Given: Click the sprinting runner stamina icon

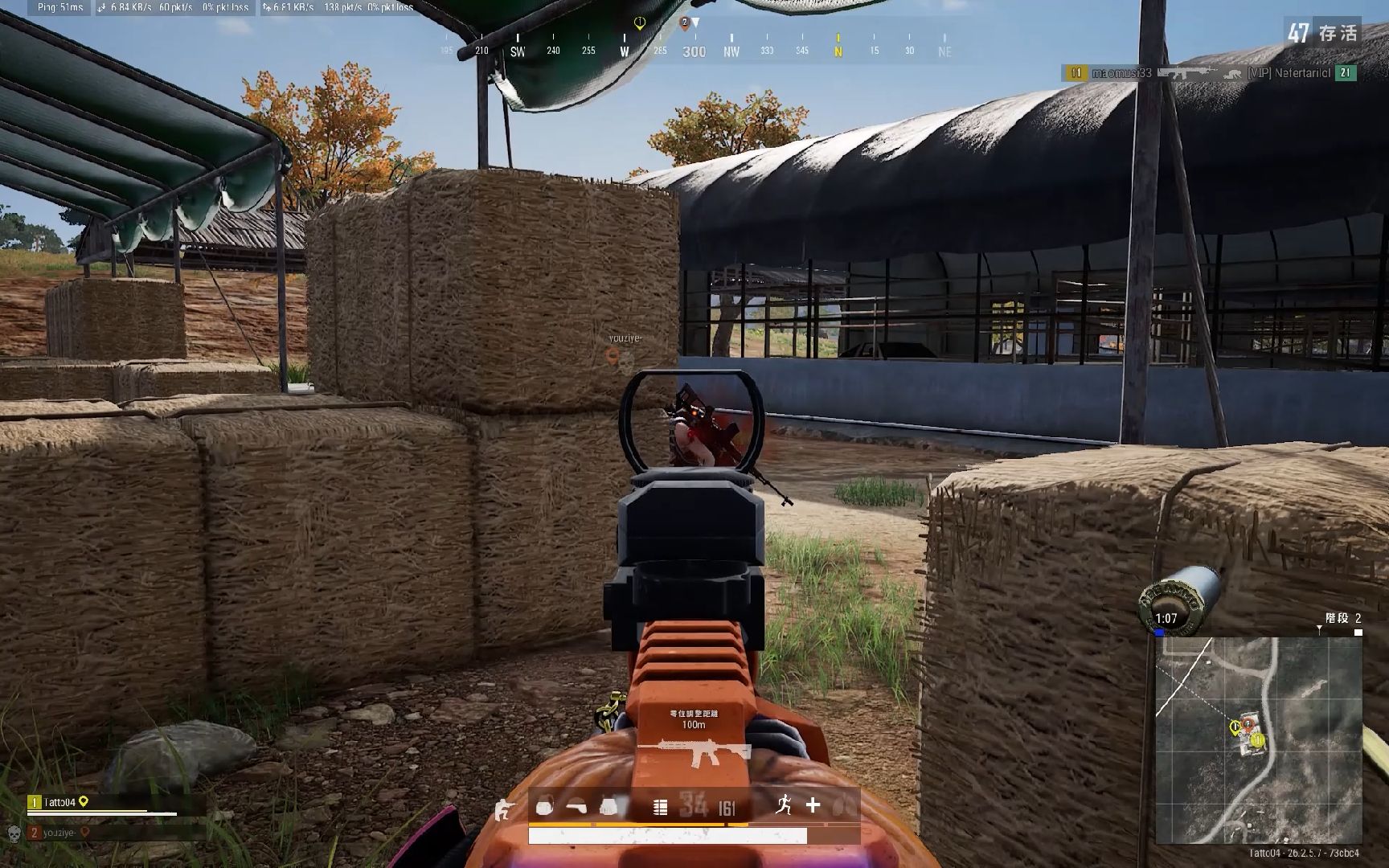Looking at the screenshot, I should (785, 805).
